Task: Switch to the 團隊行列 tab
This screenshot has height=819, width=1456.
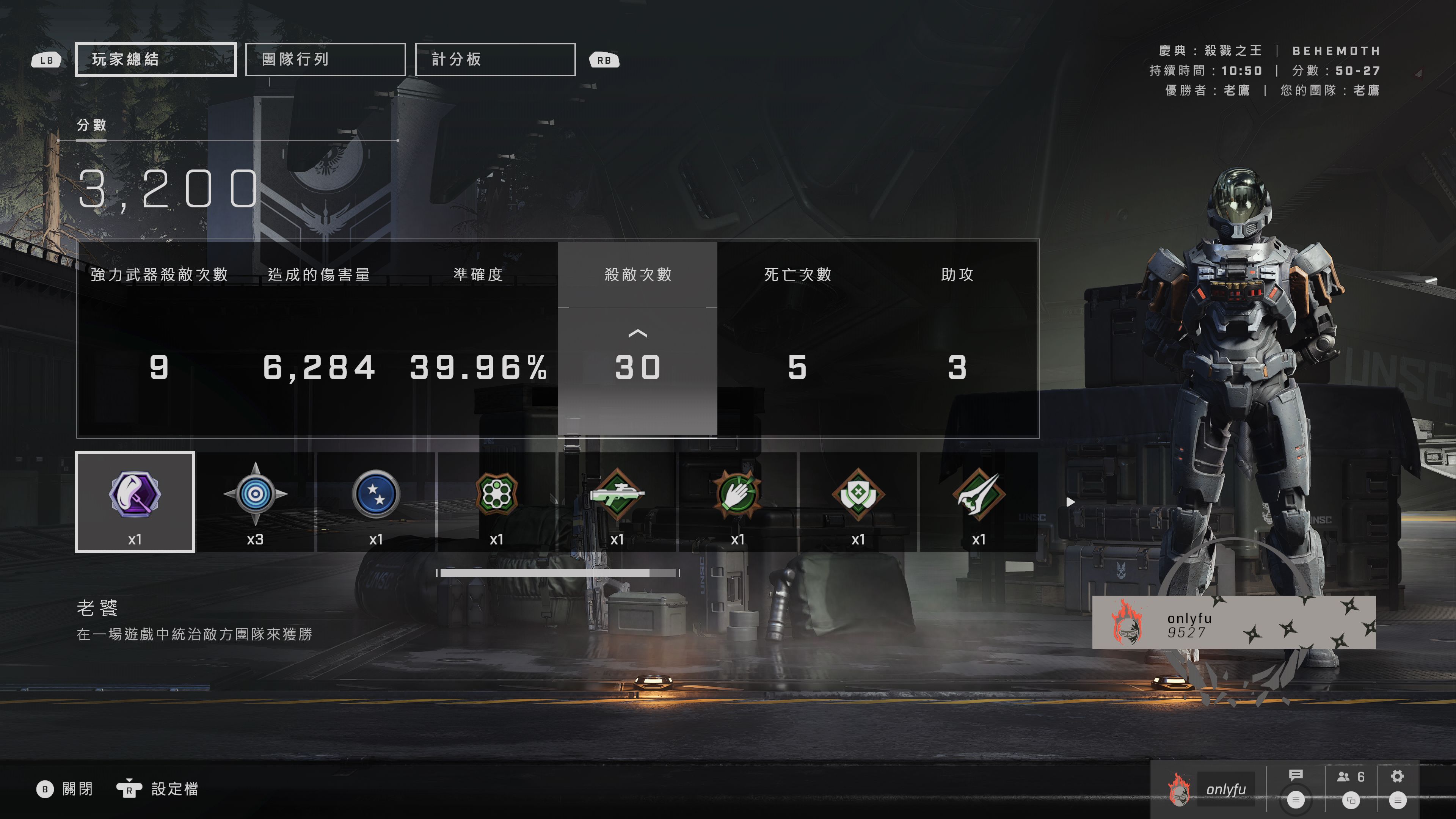Action: (x=325, y=59)
